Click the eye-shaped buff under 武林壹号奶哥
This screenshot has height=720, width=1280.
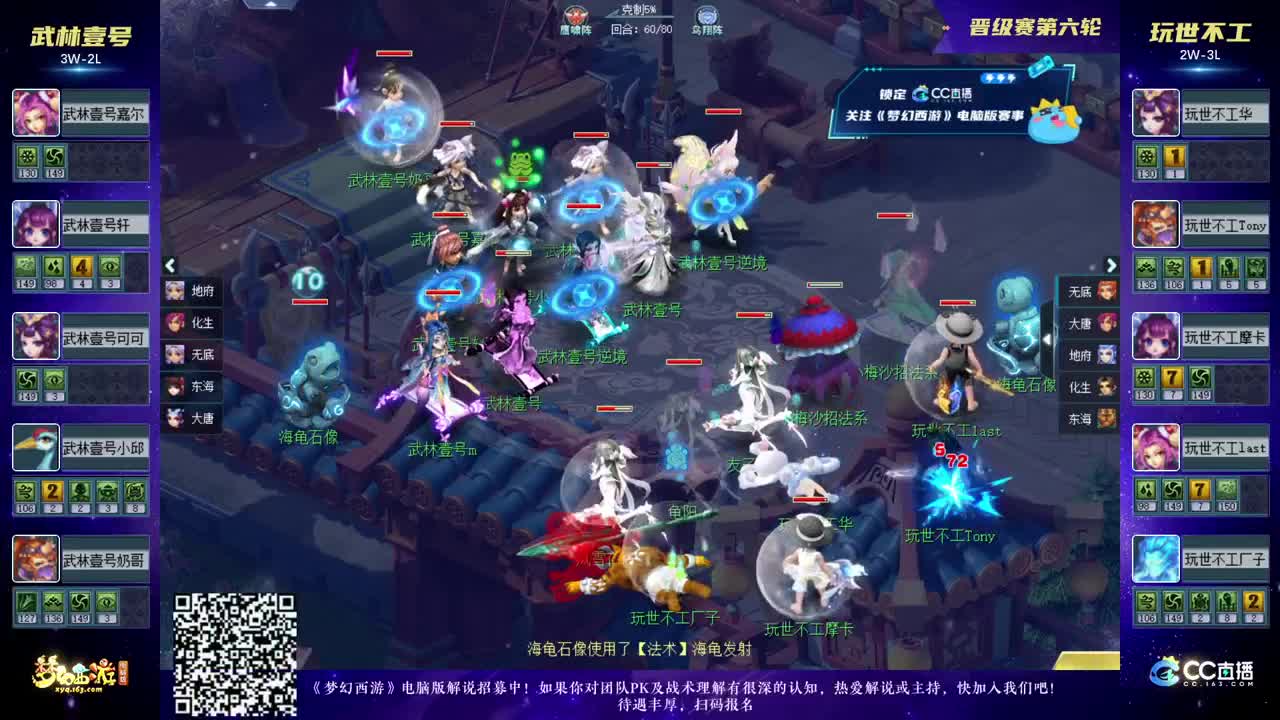pos(108,602)
